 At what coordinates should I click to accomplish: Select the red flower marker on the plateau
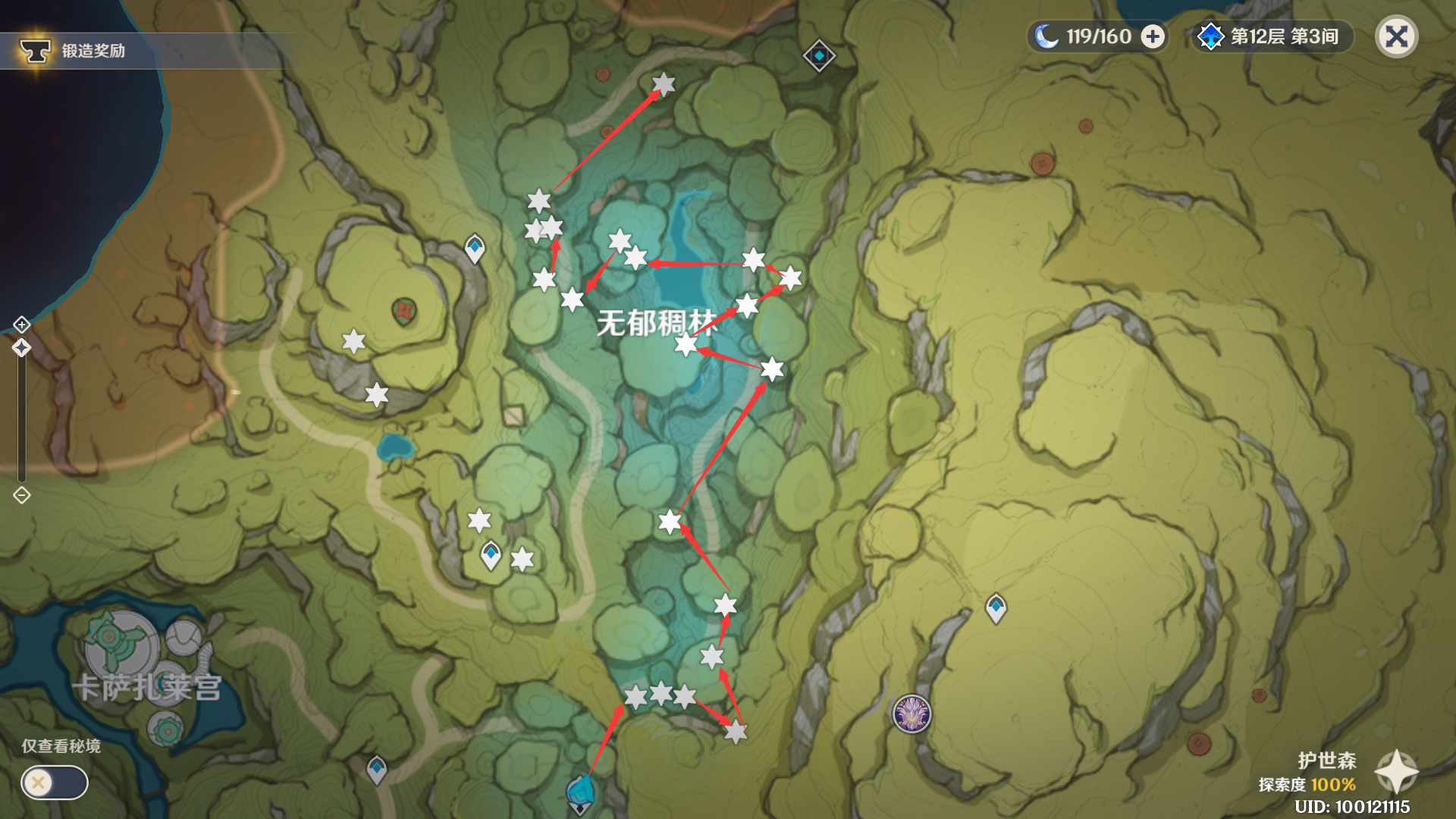click(x=404, y=311)
